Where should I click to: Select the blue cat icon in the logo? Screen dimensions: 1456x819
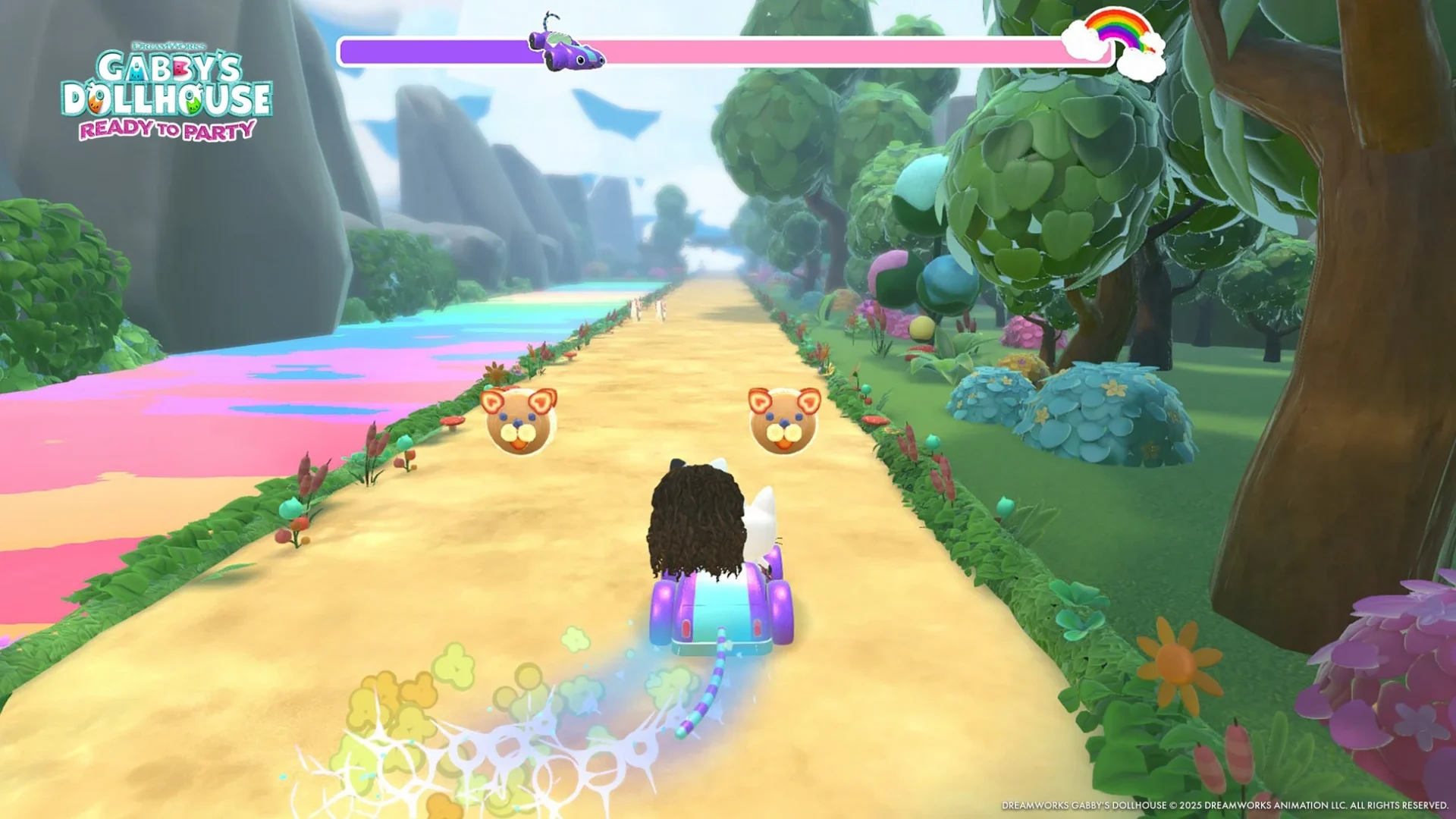click(x=136, y=74)
